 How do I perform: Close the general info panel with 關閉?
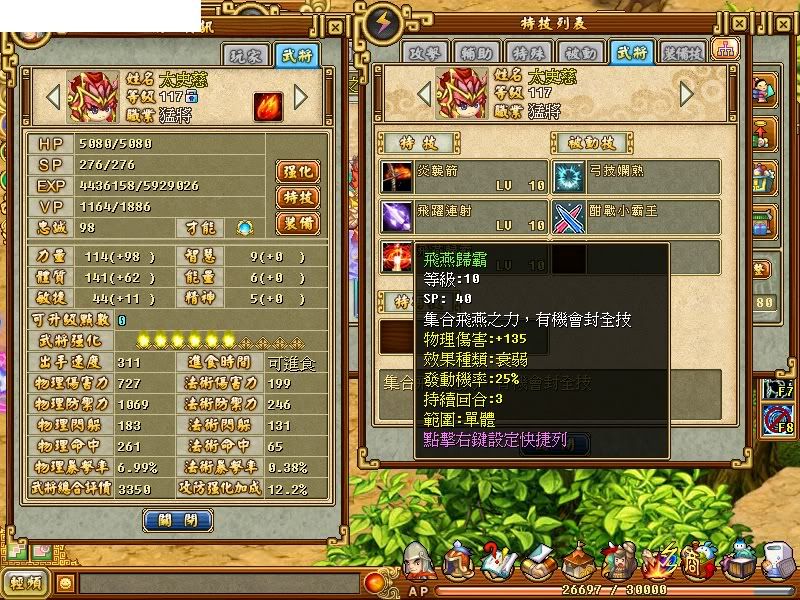178,520
